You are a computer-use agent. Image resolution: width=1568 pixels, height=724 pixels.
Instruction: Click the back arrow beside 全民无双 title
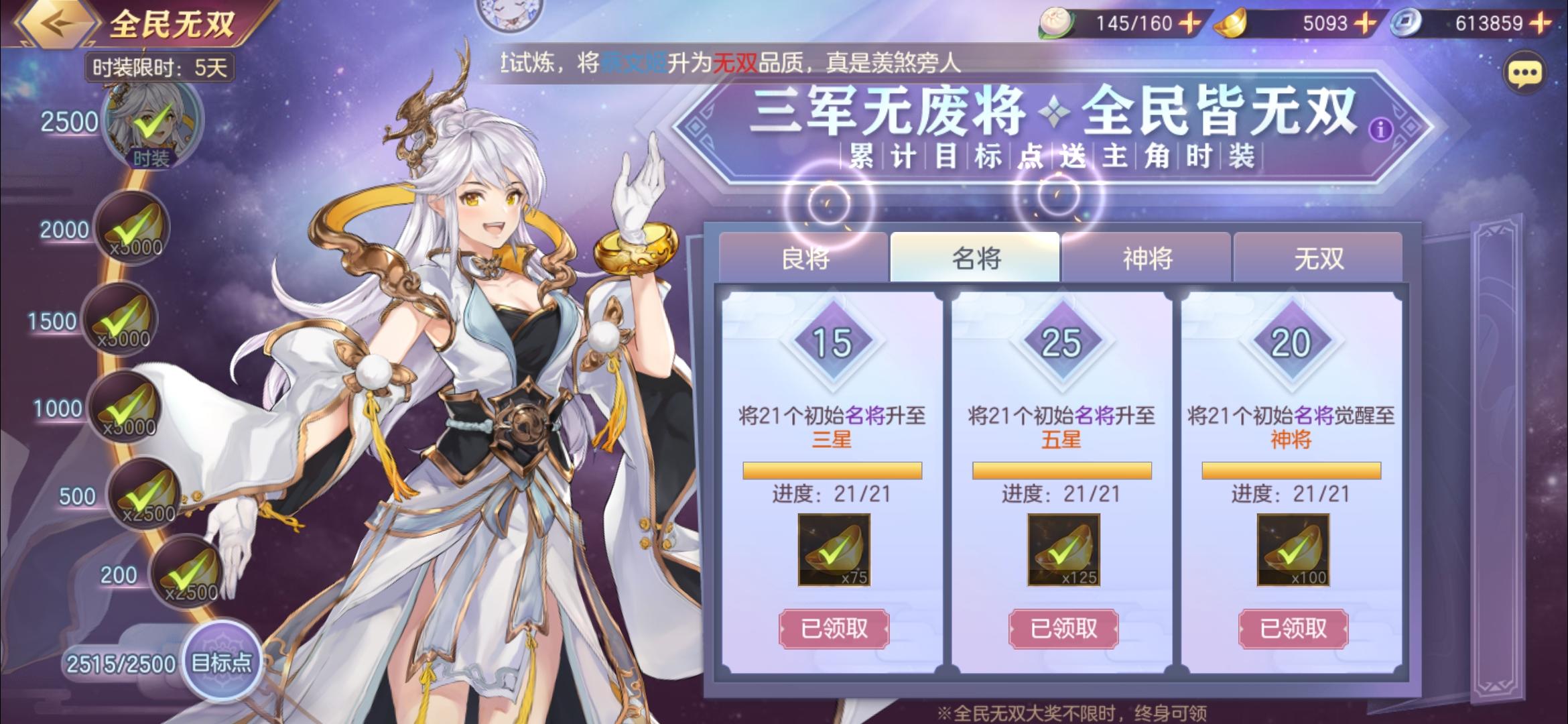tap(57, 23)
